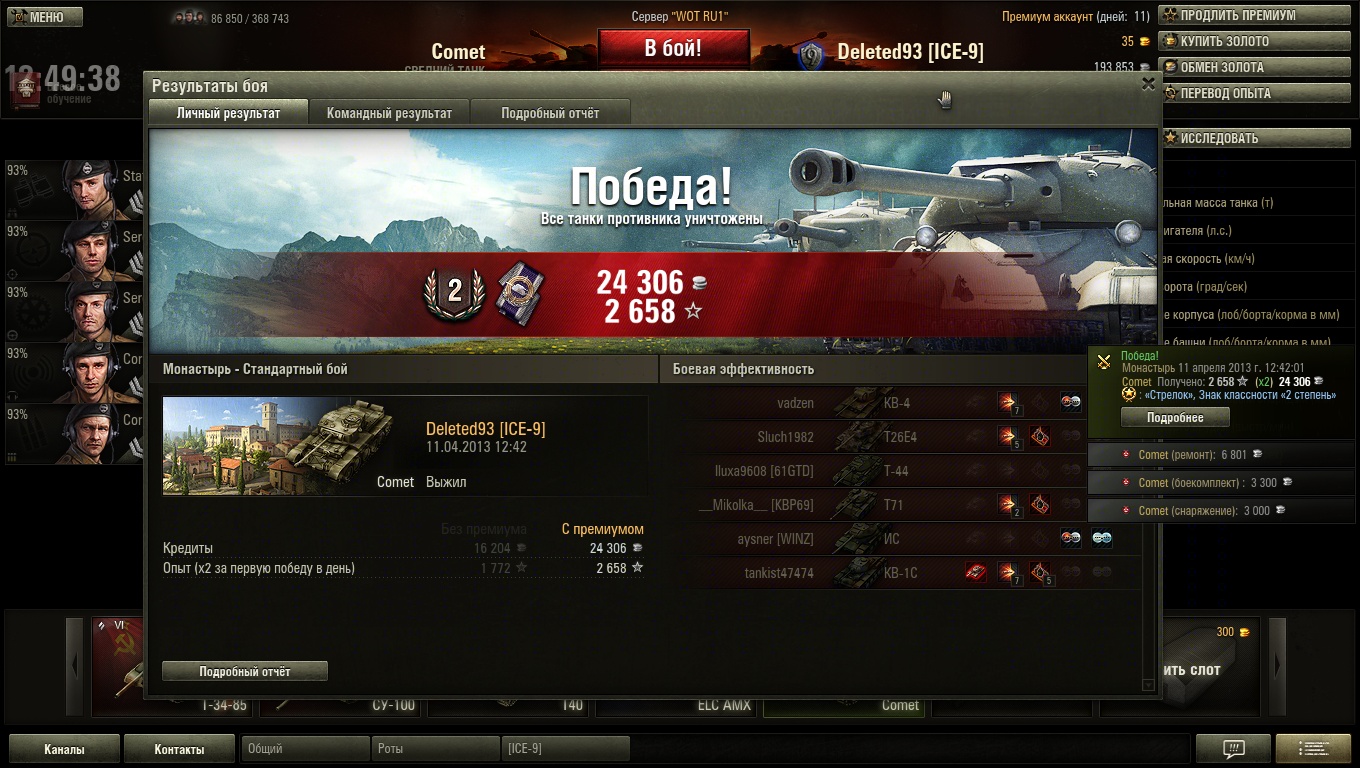Viewport: 1360px width, 768px height.
Task: Switch to the Общий chat tab
Action: pyautogui.click(x=304, y=749)
